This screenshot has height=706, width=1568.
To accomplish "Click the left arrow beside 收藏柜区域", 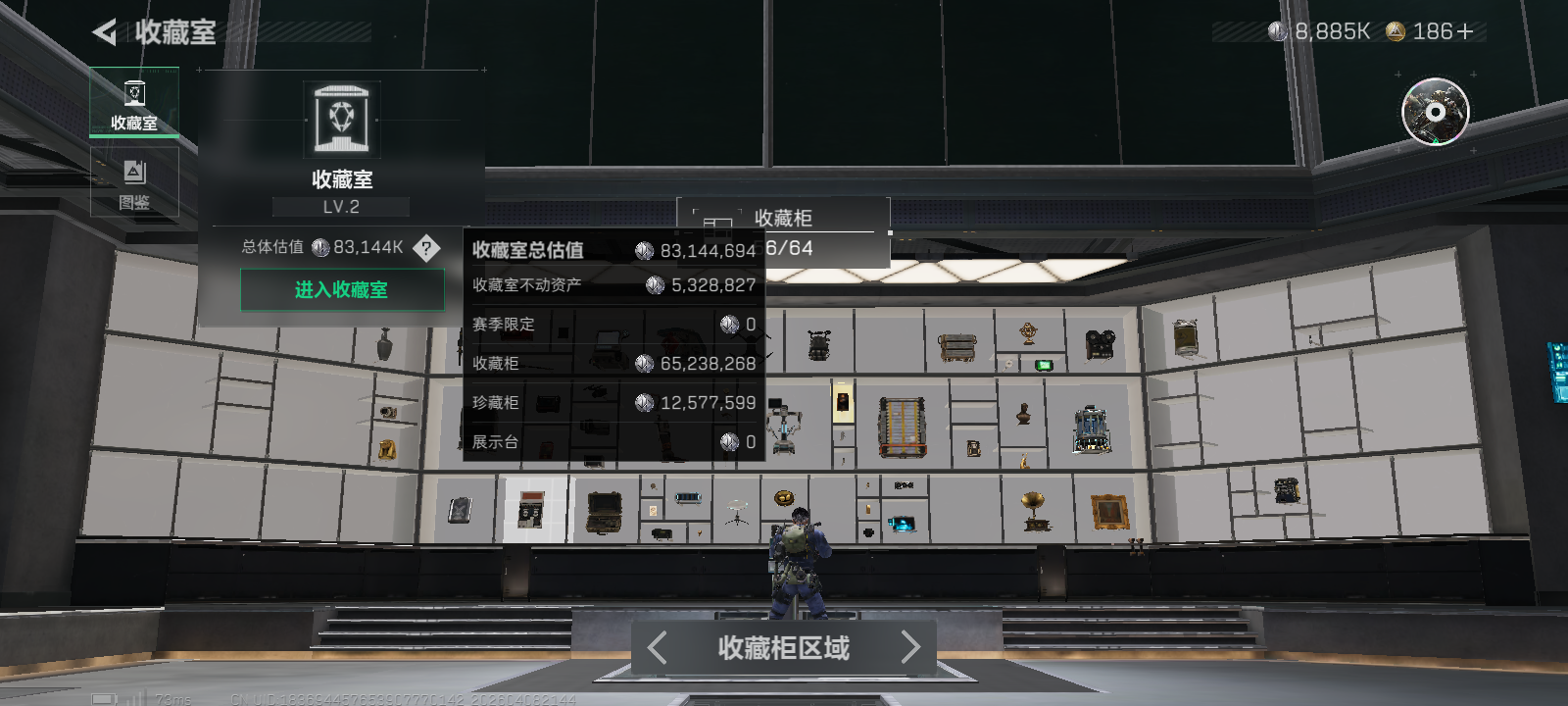I will coord(657,647).
